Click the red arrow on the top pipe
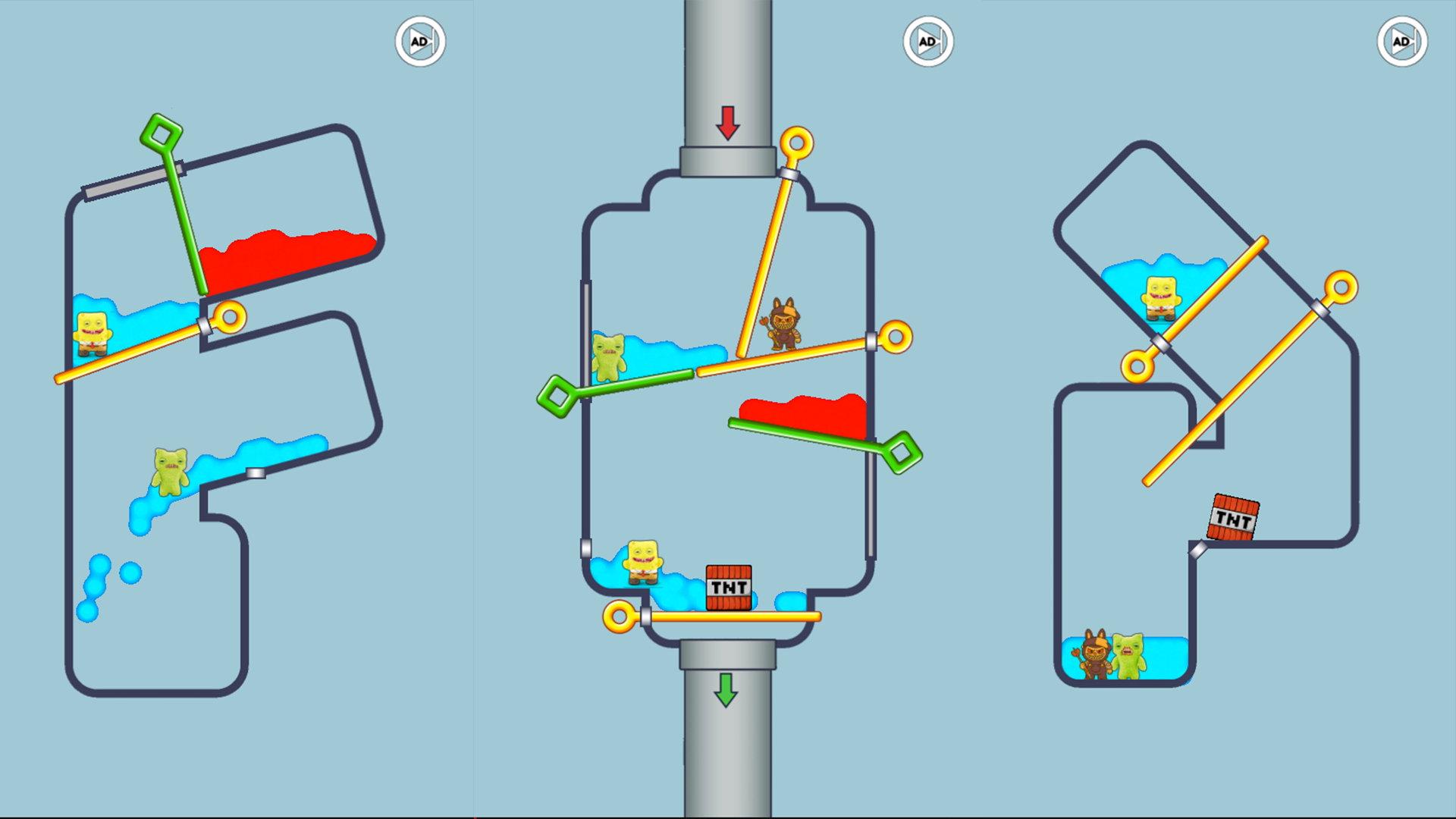Image resolution: width=1456 pixels, height=819 pixels. (726, 123)
